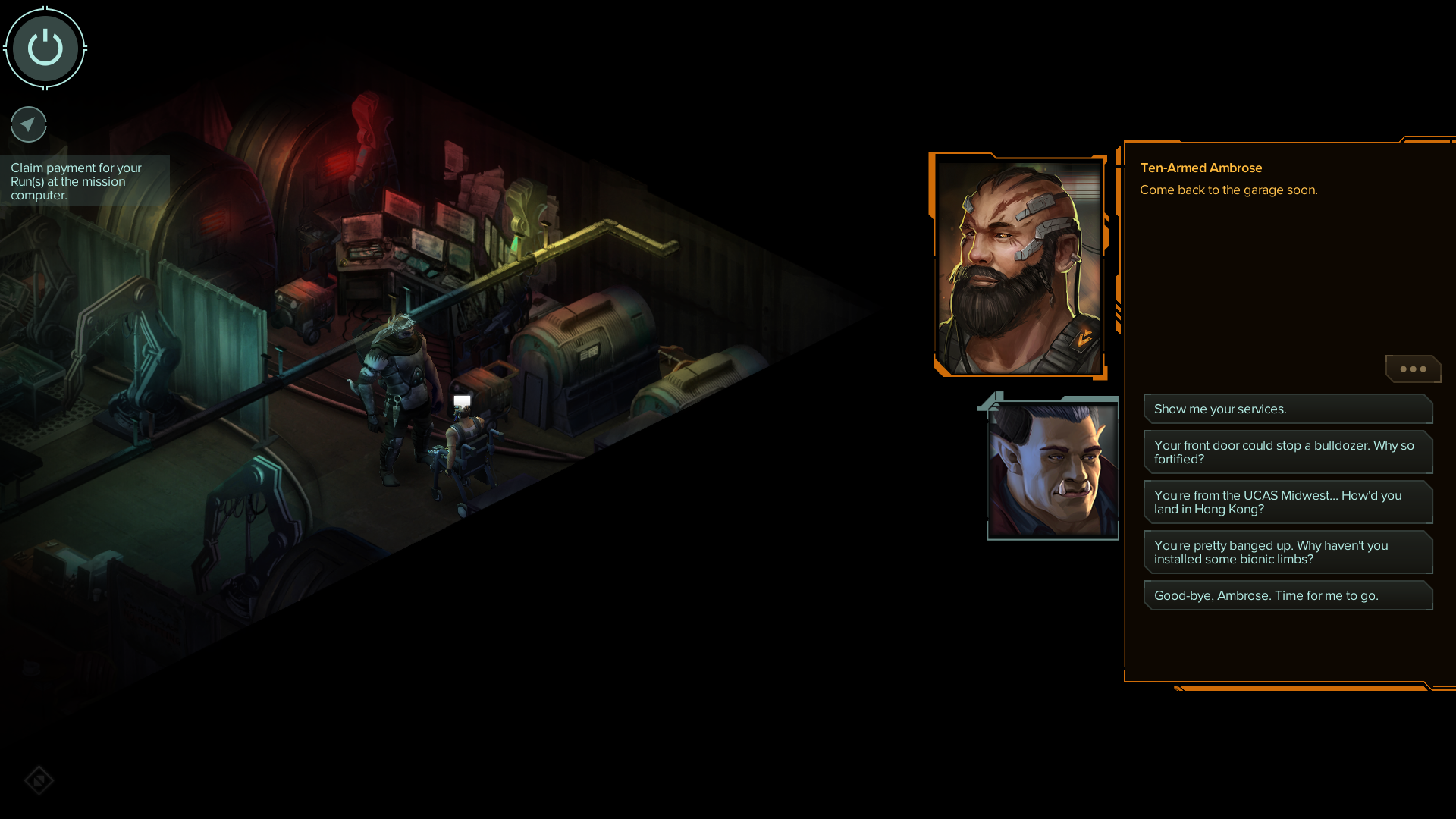
Task: Open Ten-Armed Ambrose's portrait
Action: click(1019, 265)
